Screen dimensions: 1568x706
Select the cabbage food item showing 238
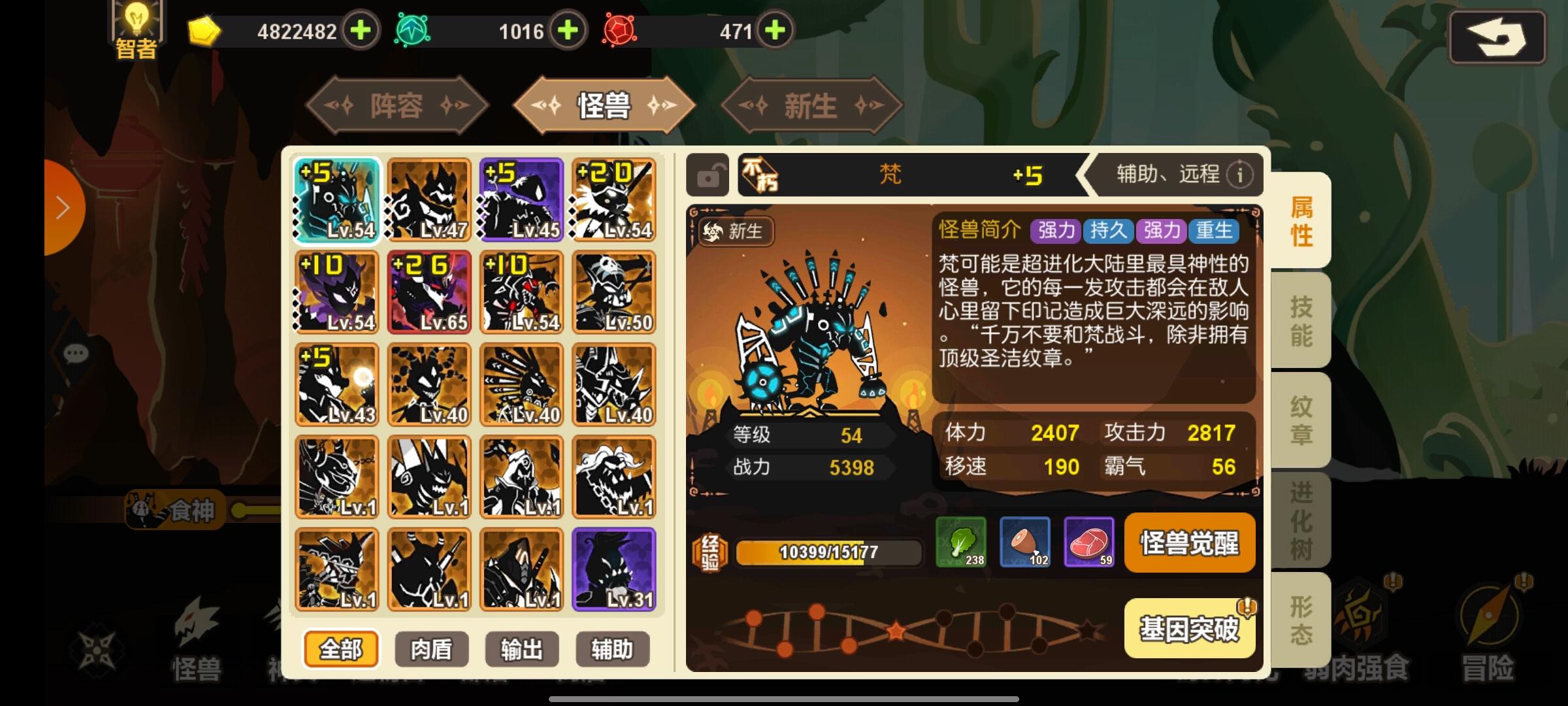(960, 543)
